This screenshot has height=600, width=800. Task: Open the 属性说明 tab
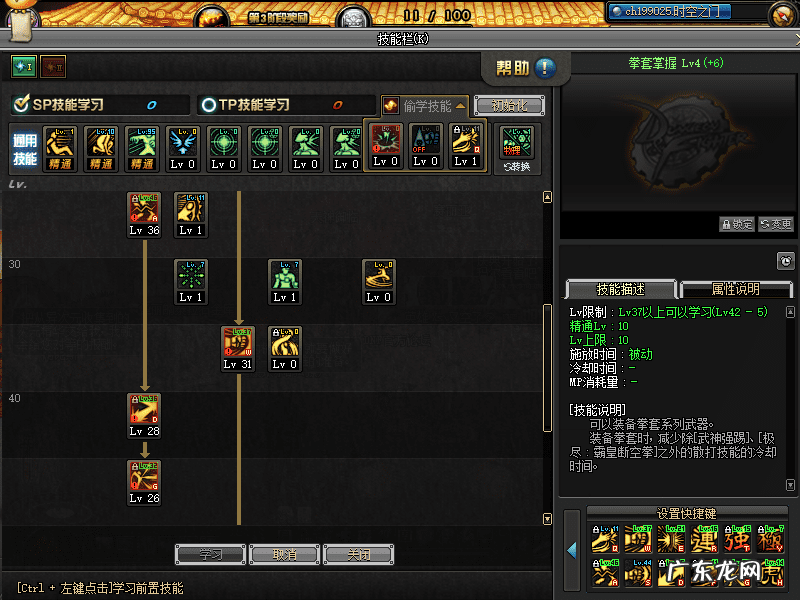pos(735,288)
